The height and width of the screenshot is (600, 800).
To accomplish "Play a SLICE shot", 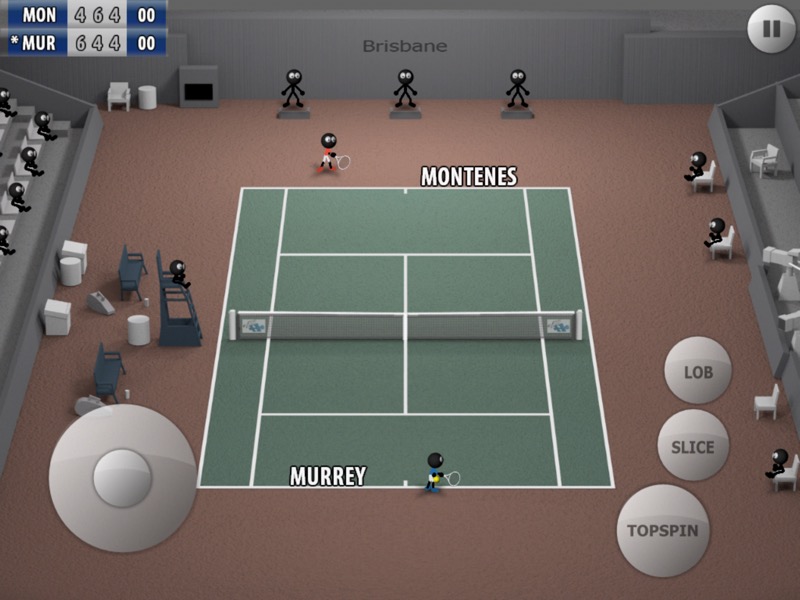I will click(692, 445).
